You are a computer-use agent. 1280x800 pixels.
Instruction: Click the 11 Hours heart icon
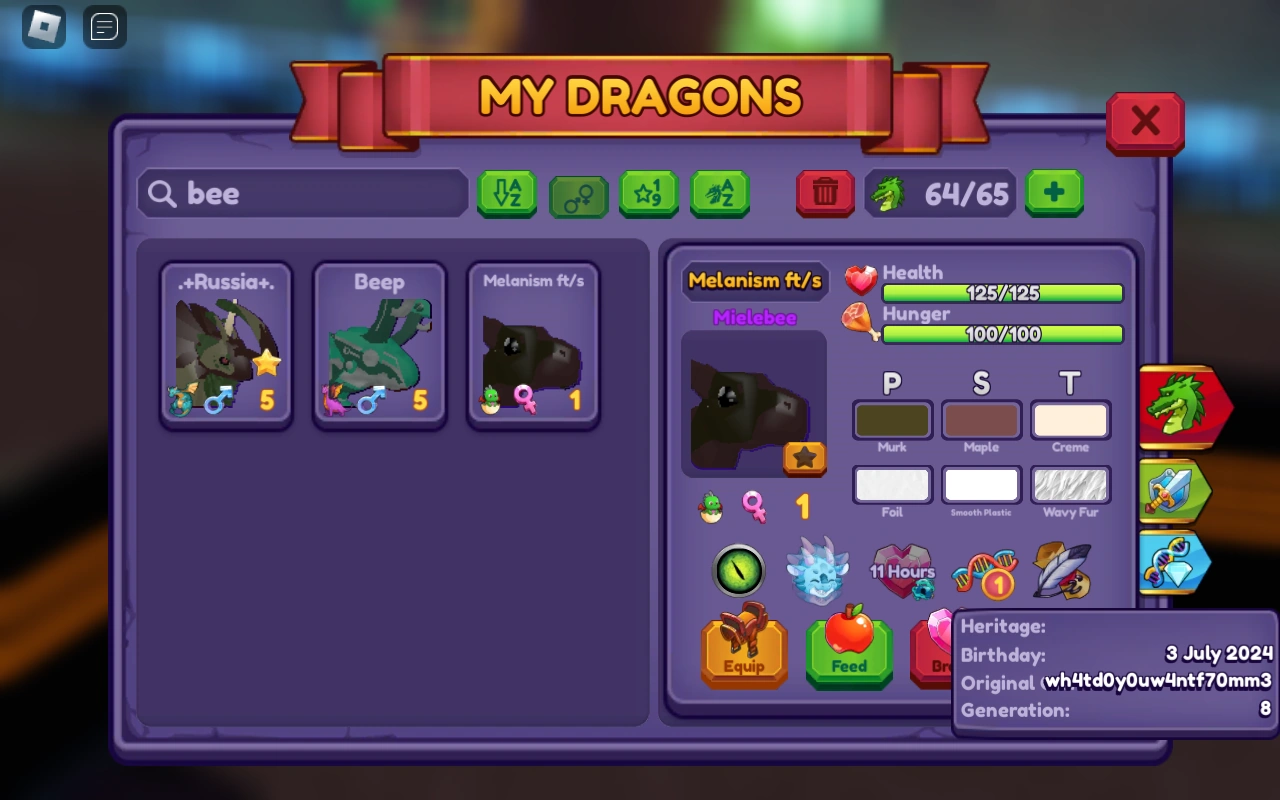[x=903, y=570]
